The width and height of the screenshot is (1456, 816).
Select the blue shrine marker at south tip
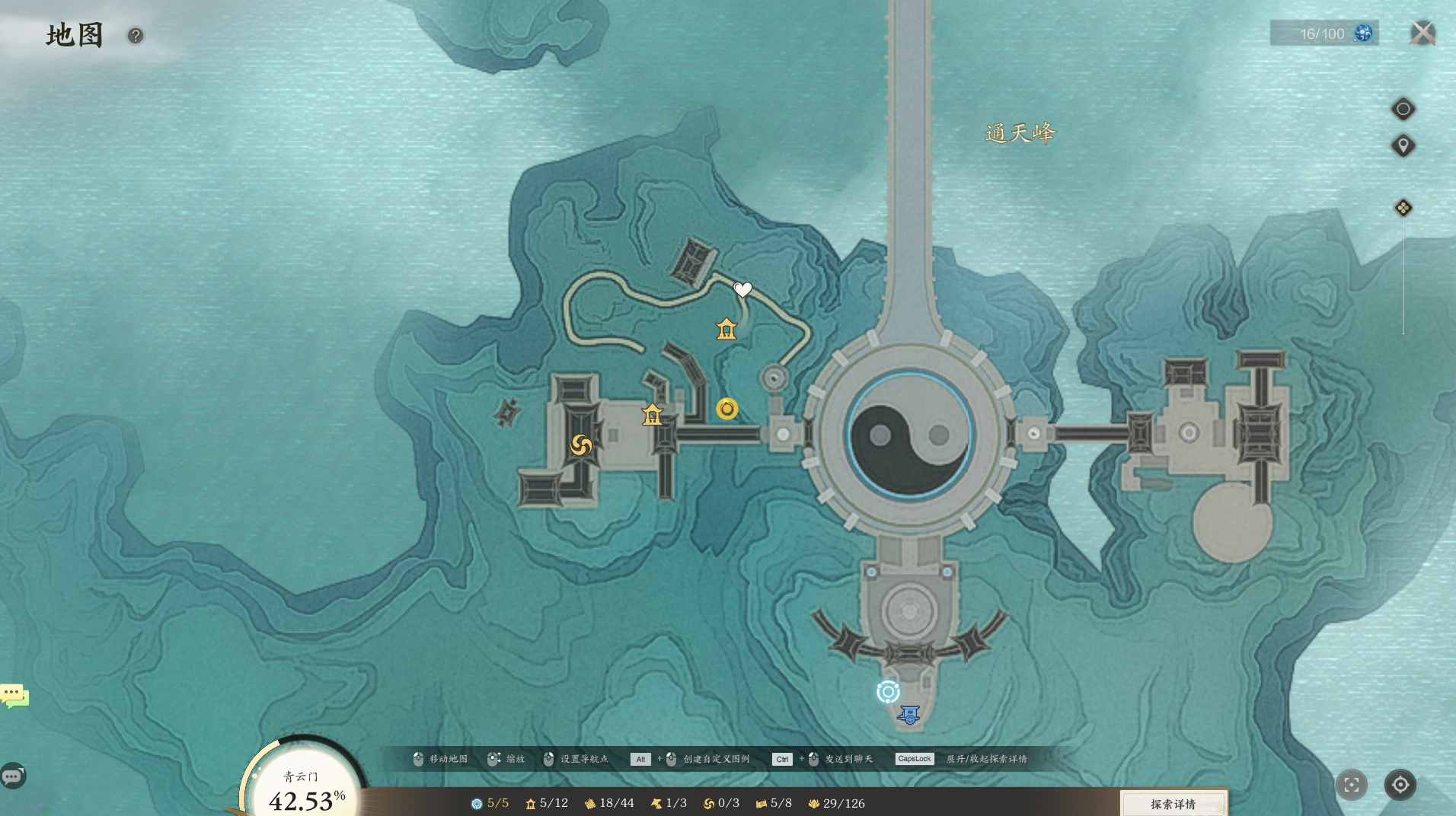908,715
